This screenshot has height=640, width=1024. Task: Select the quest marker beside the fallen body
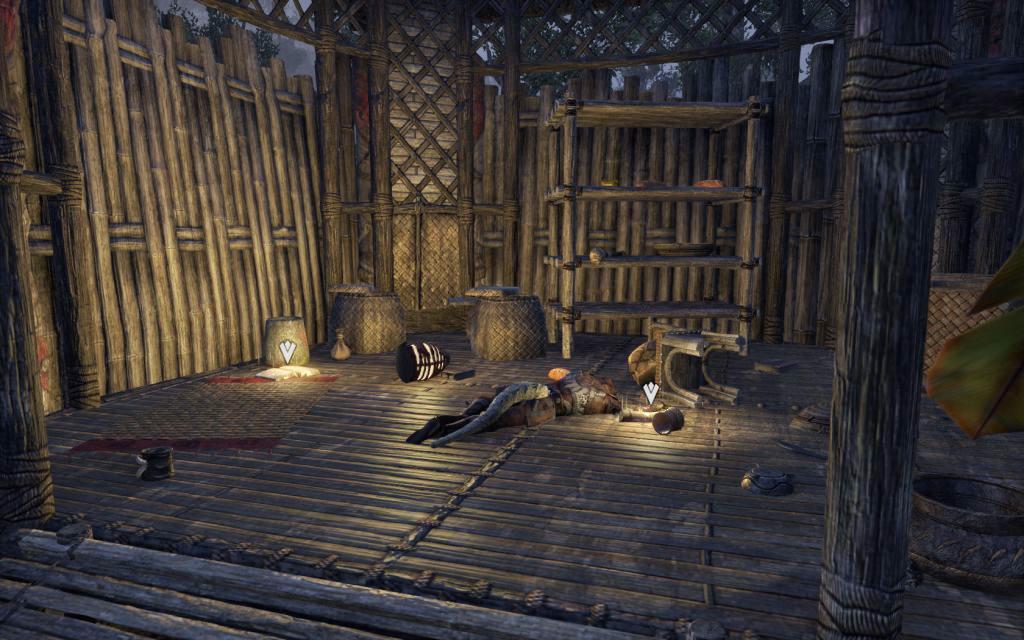pos(650,393)
